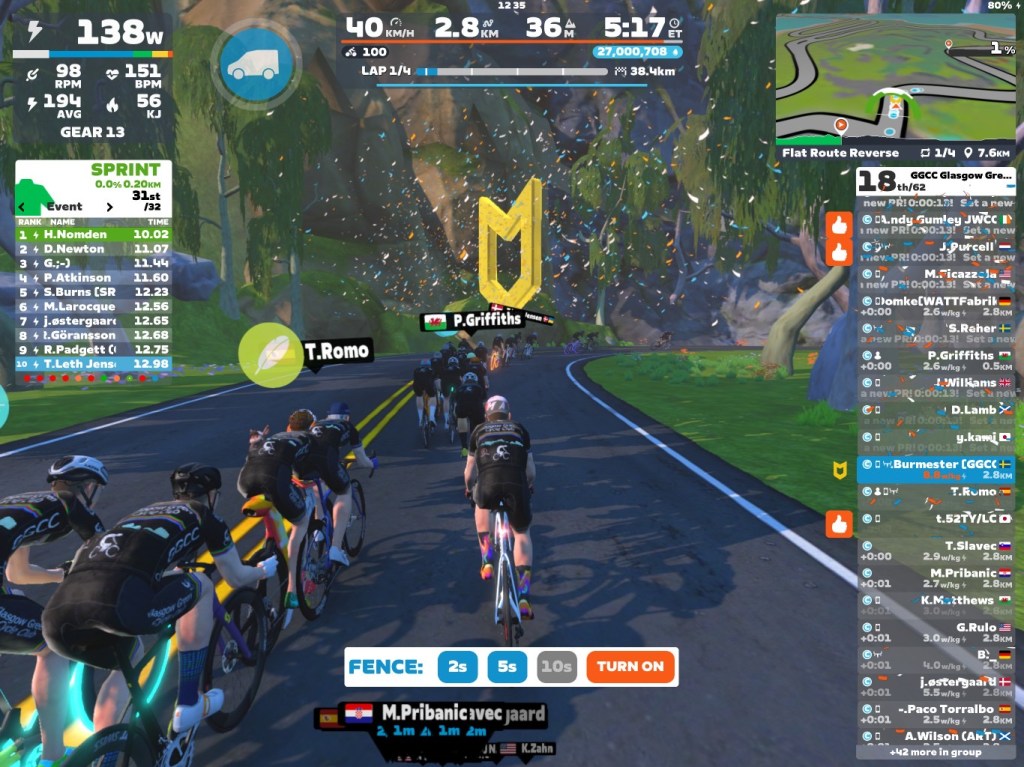Turn on the fence

(630, 666)
